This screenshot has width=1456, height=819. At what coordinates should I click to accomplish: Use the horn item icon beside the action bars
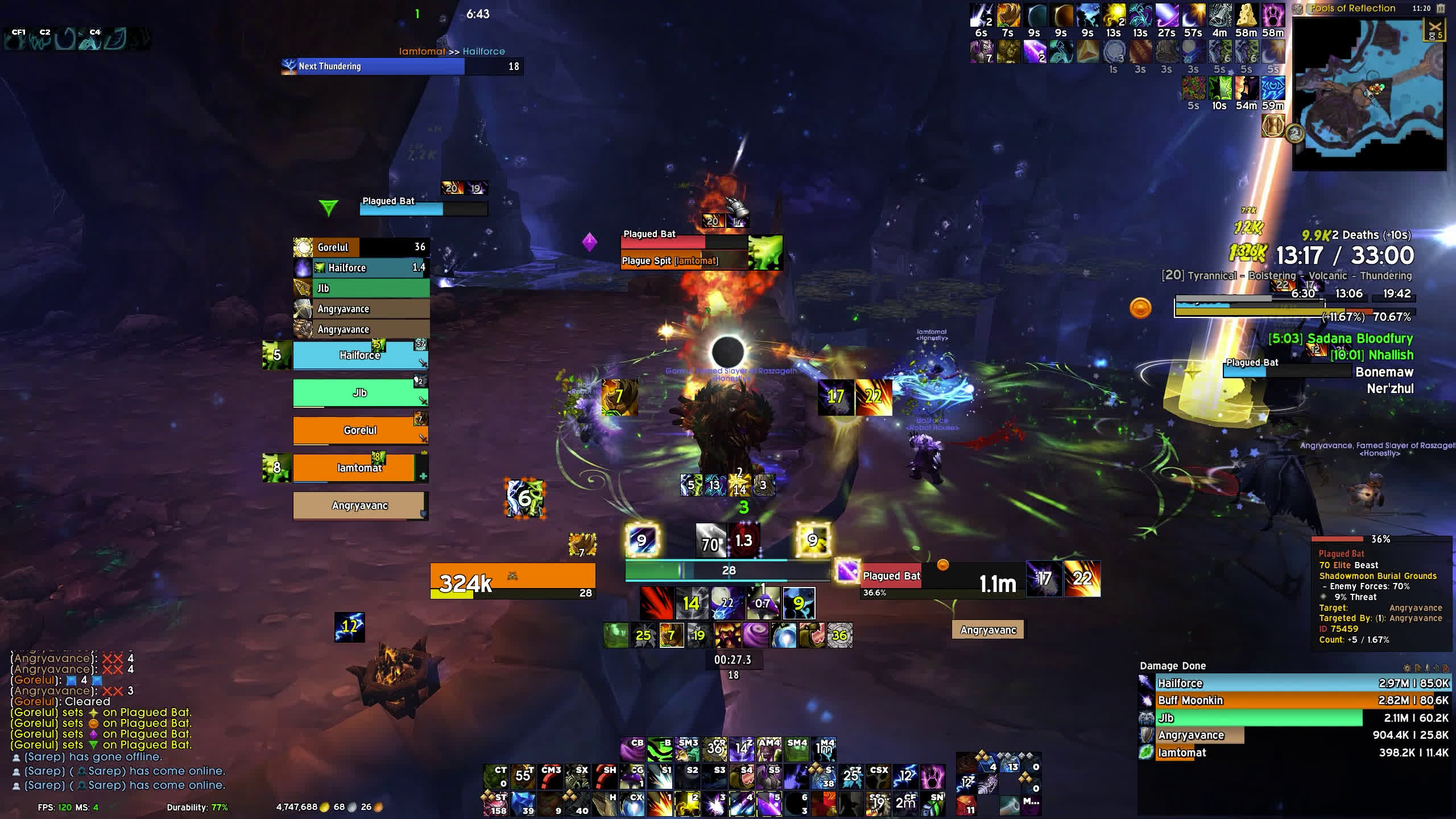tap(1010, 804)
